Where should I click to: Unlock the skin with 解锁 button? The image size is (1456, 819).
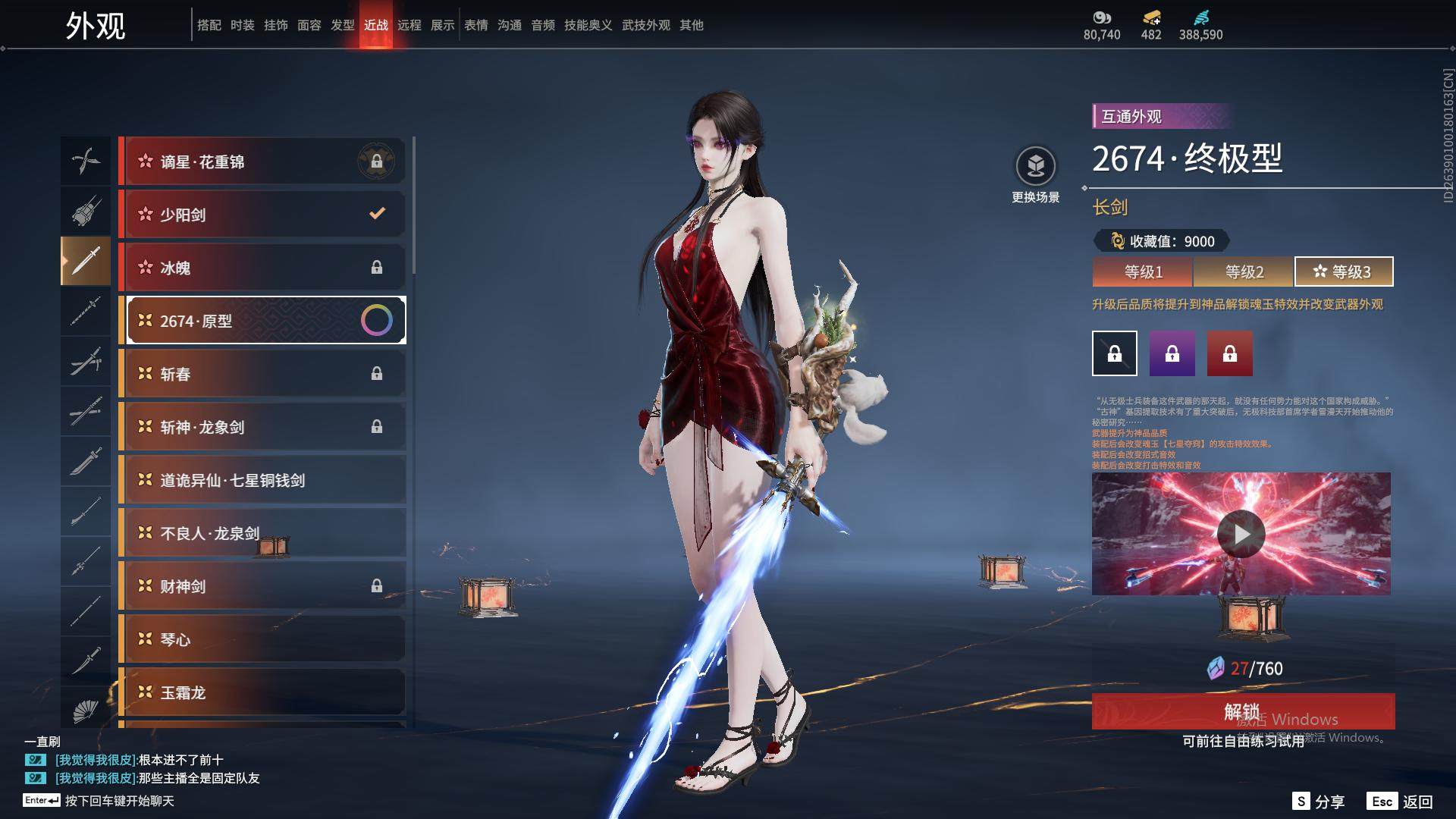coord(1242,711)
